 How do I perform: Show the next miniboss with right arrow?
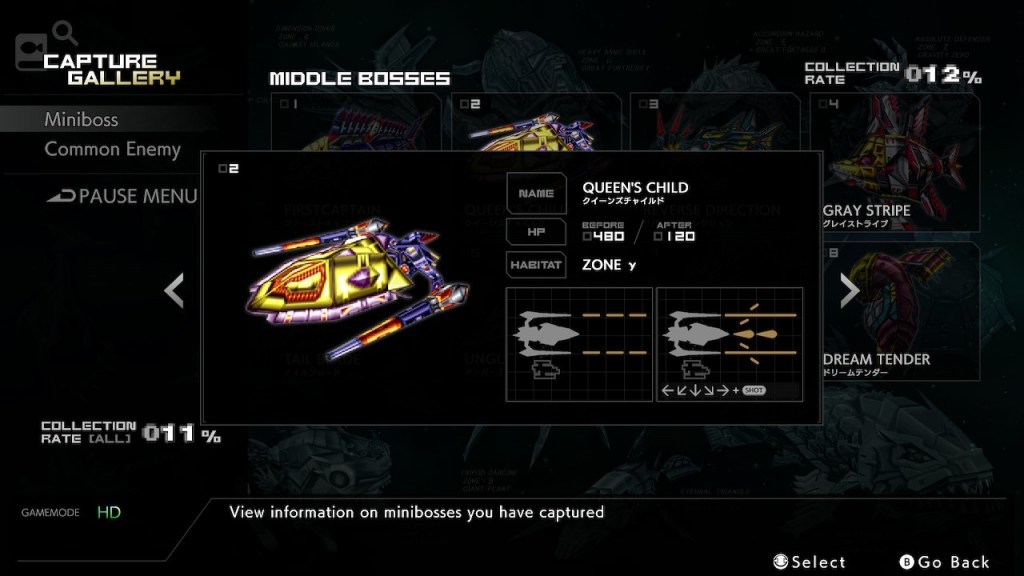point(849,290)
